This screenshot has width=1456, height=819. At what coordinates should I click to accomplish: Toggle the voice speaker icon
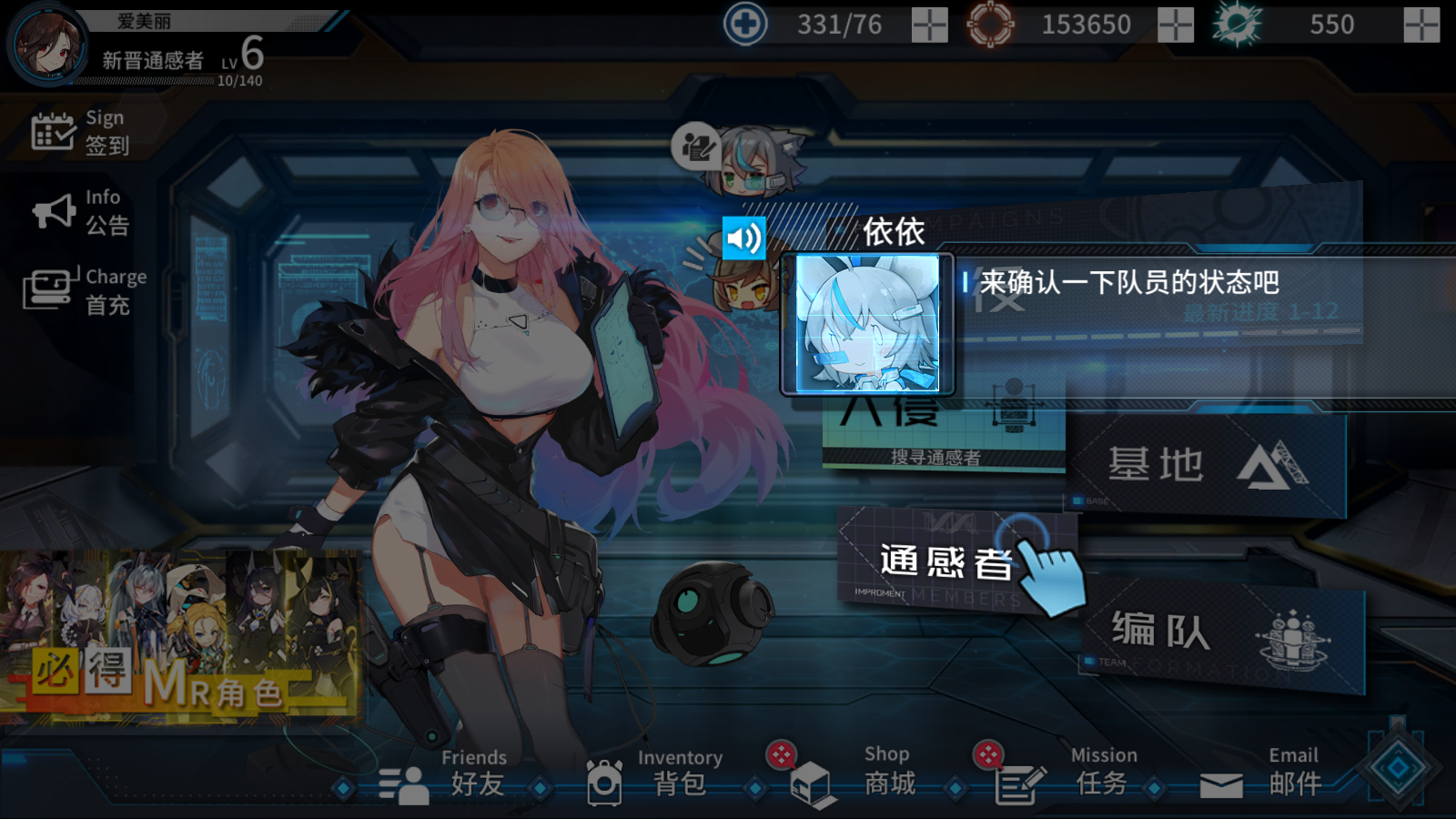click(x=743, y=238)
